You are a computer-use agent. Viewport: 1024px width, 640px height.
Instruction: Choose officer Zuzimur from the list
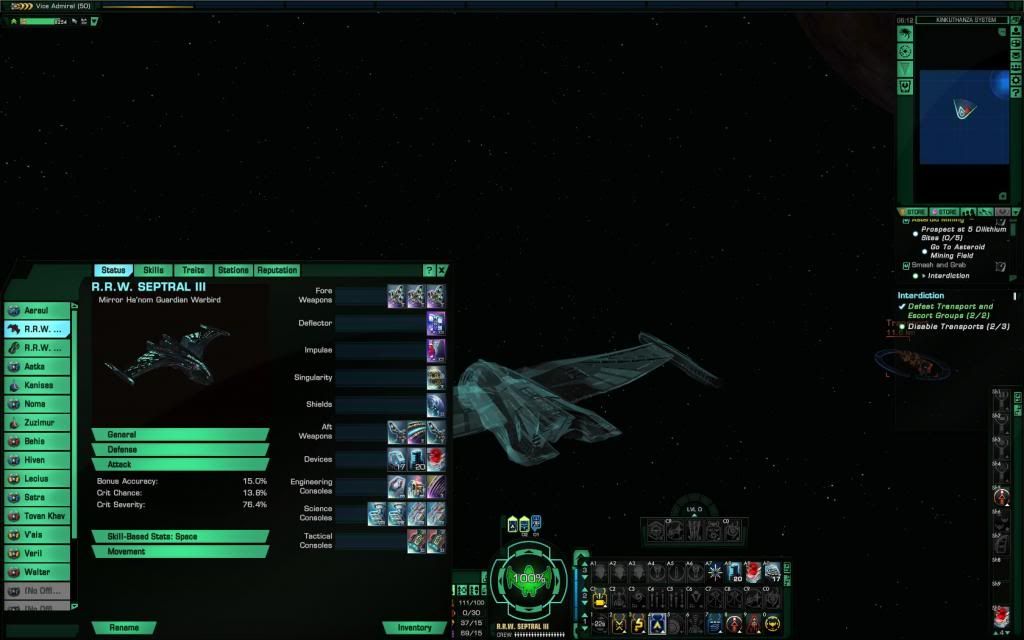[x=40, y=423]
